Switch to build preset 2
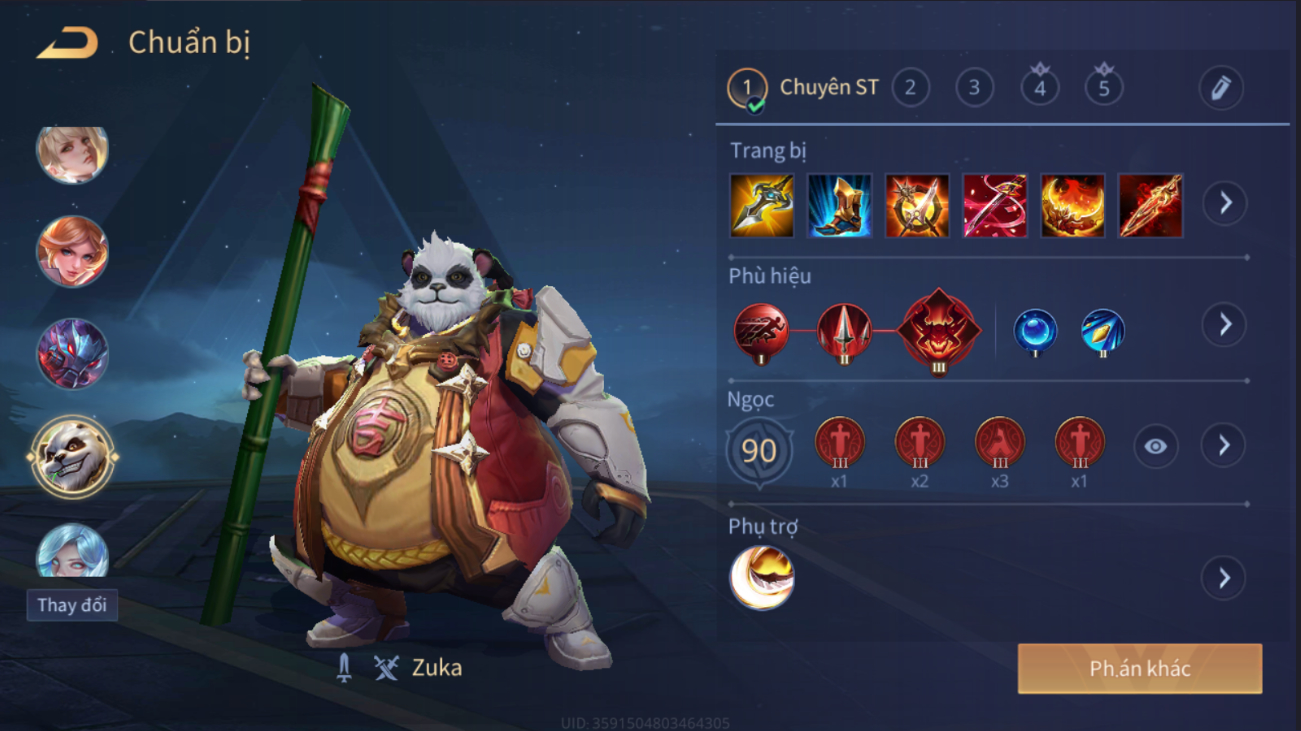The height and width of the screenshot is (731, 1301). 910,88
